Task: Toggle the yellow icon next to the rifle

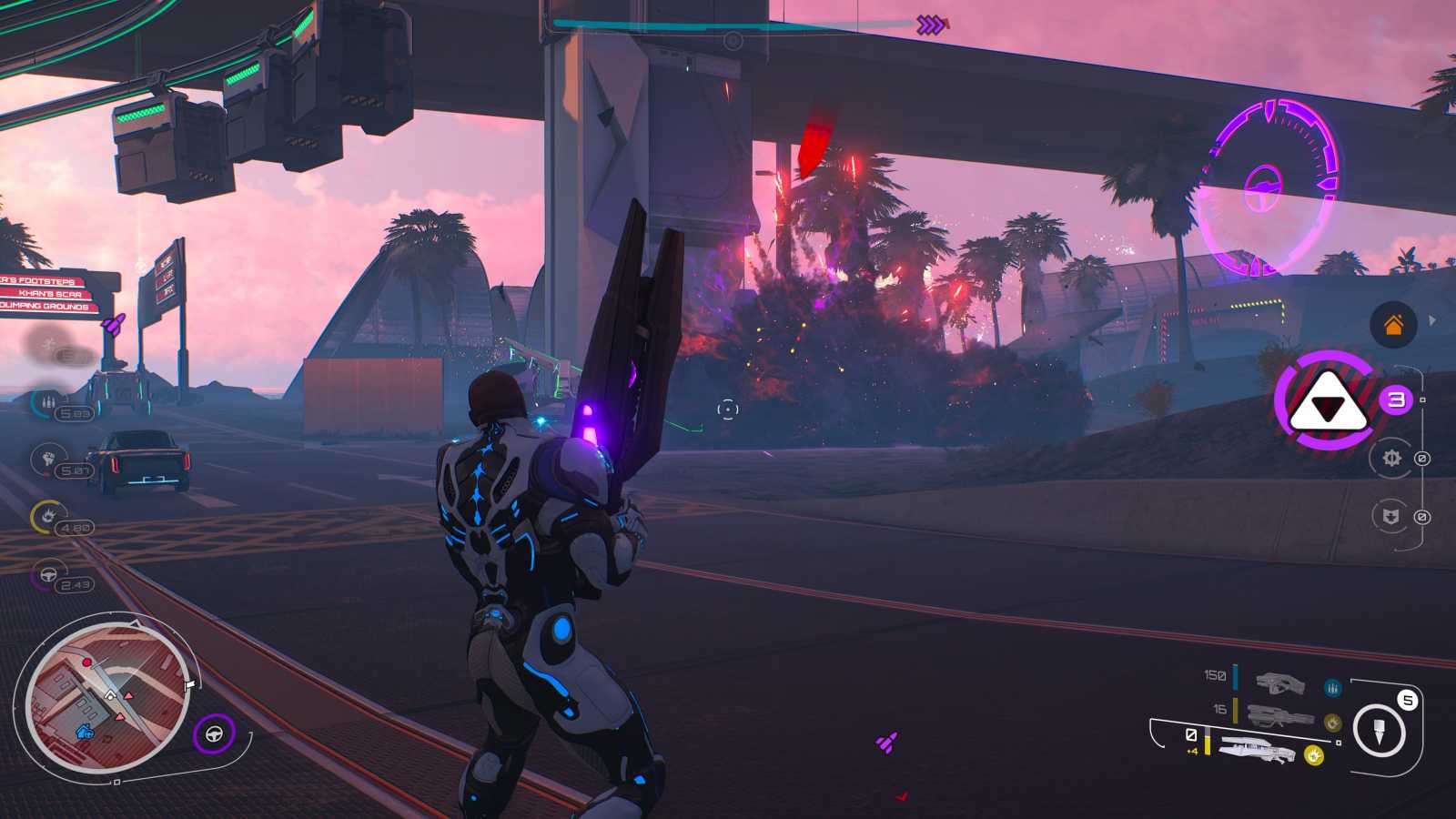Action: [x=1333, y=722]
